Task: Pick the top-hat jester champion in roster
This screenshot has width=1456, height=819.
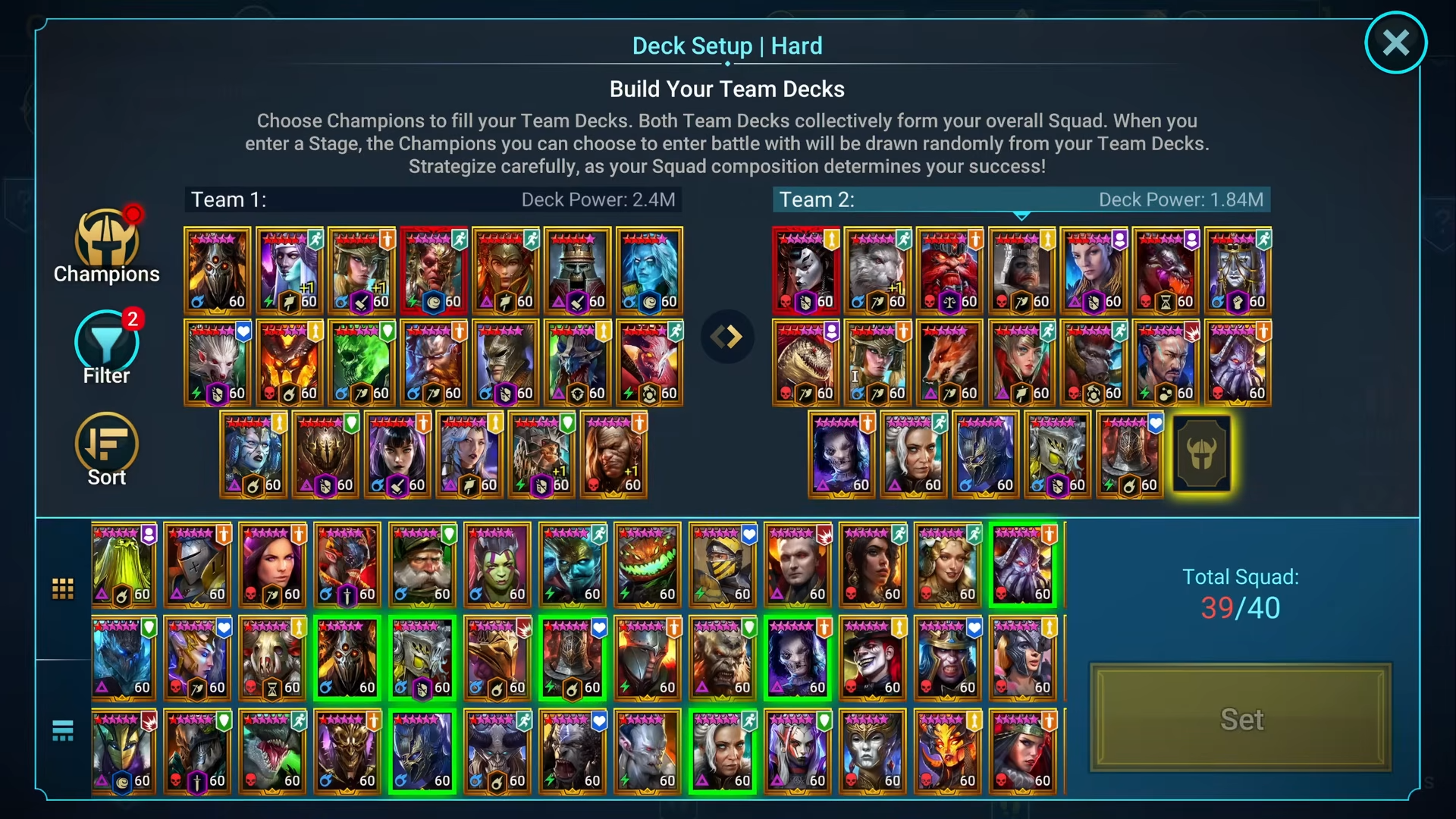Action: click(873, 658)
